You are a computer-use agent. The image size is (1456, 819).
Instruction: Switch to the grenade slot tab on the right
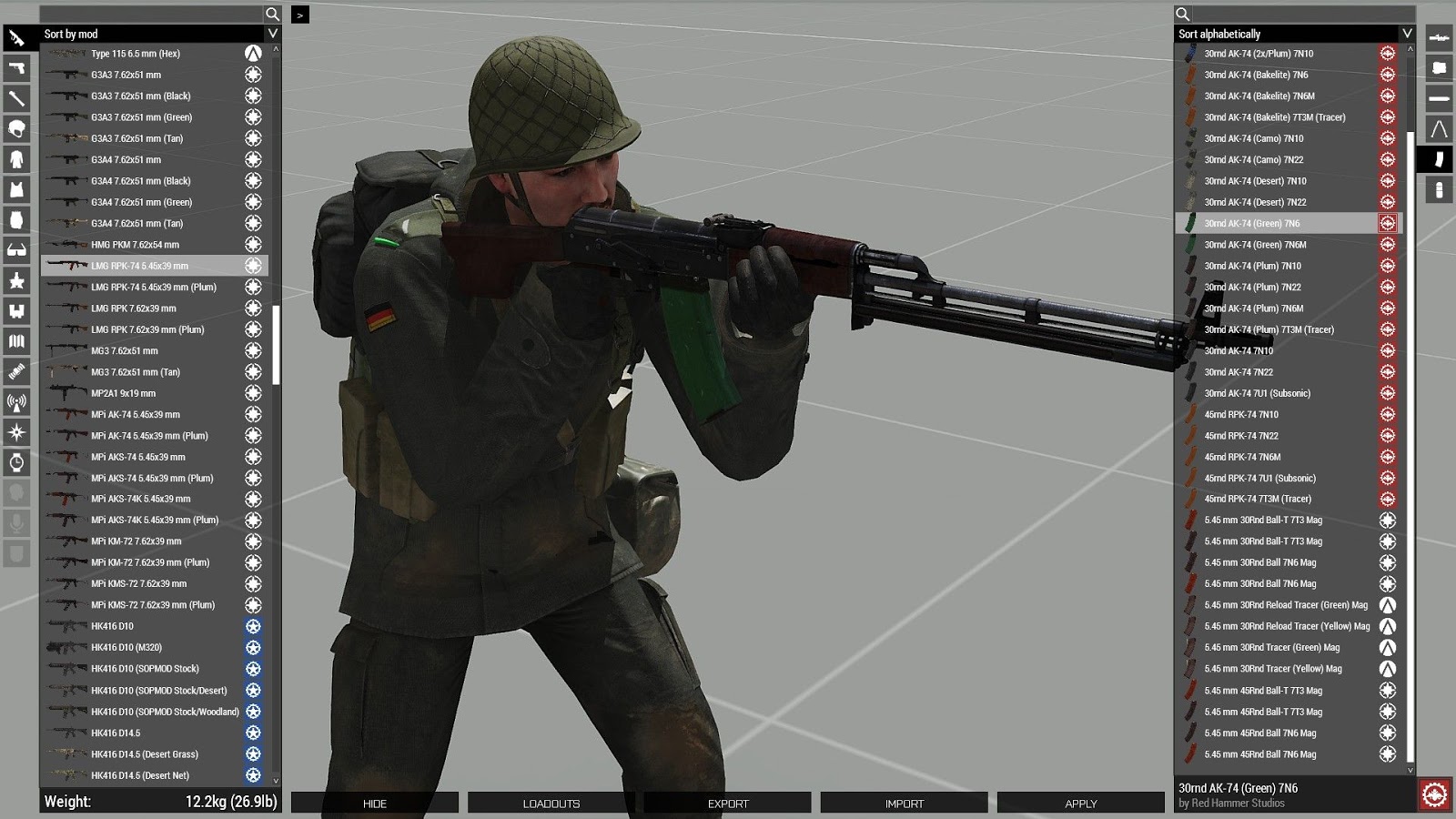[1439, 184]
